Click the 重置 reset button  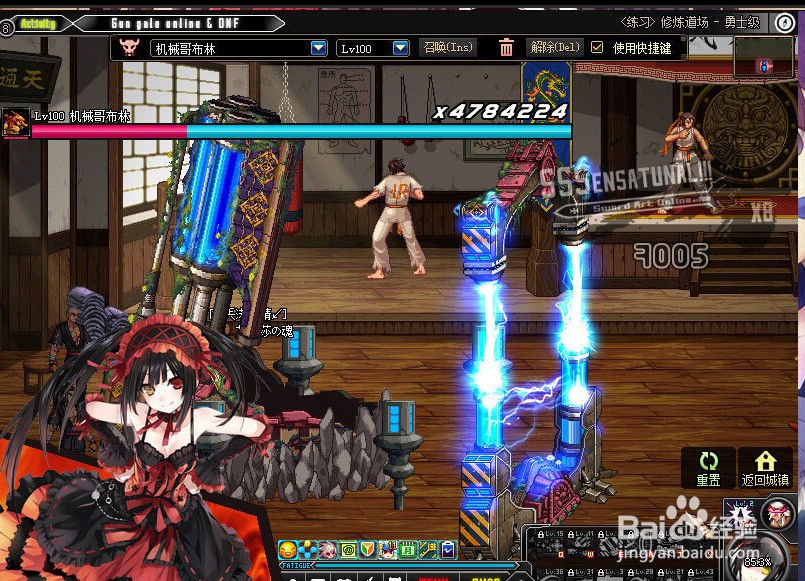click(x=709, y=468)
